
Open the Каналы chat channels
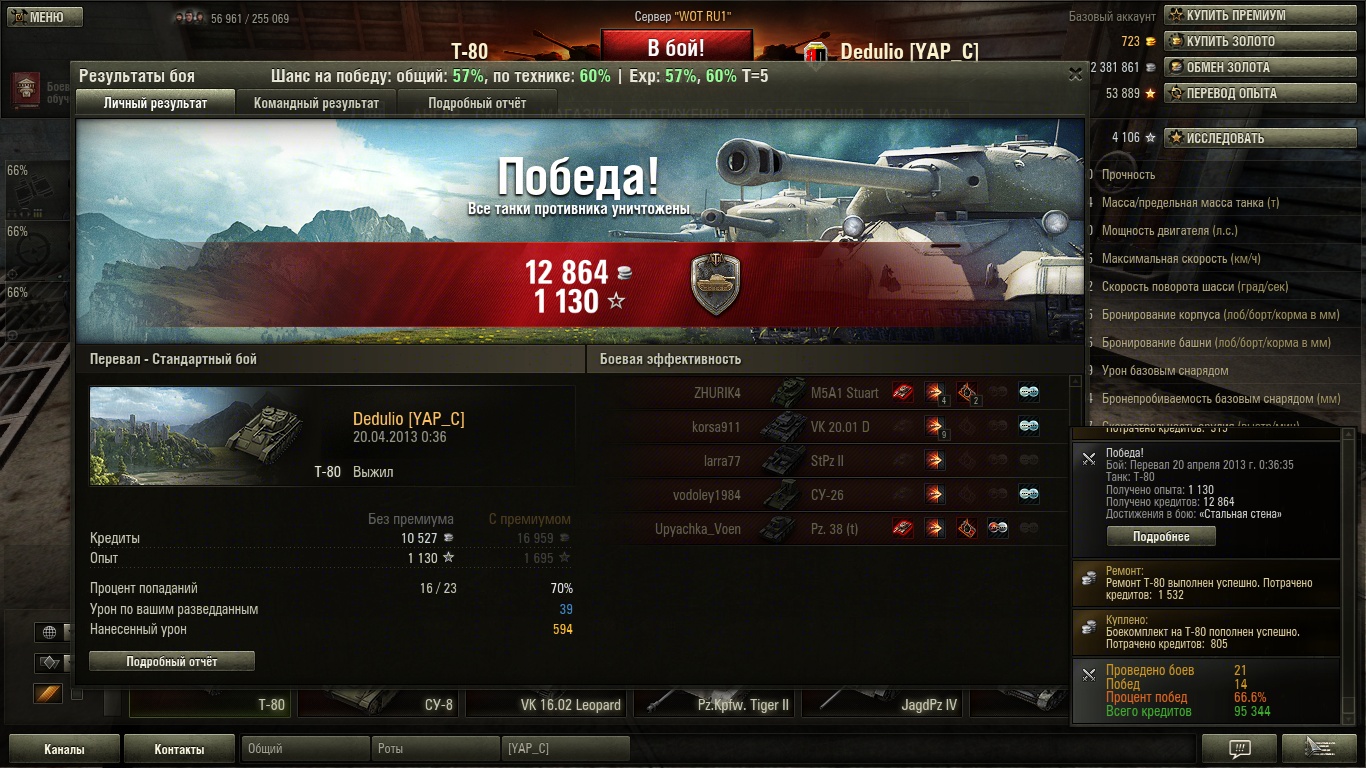tap(64, 749)
